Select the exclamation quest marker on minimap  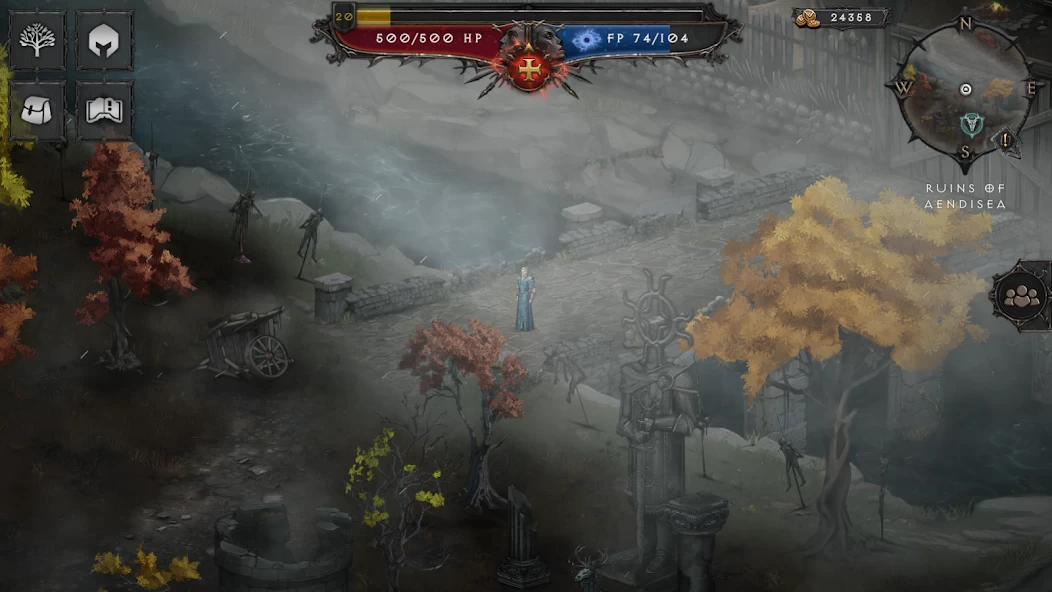coord(1005,140)
